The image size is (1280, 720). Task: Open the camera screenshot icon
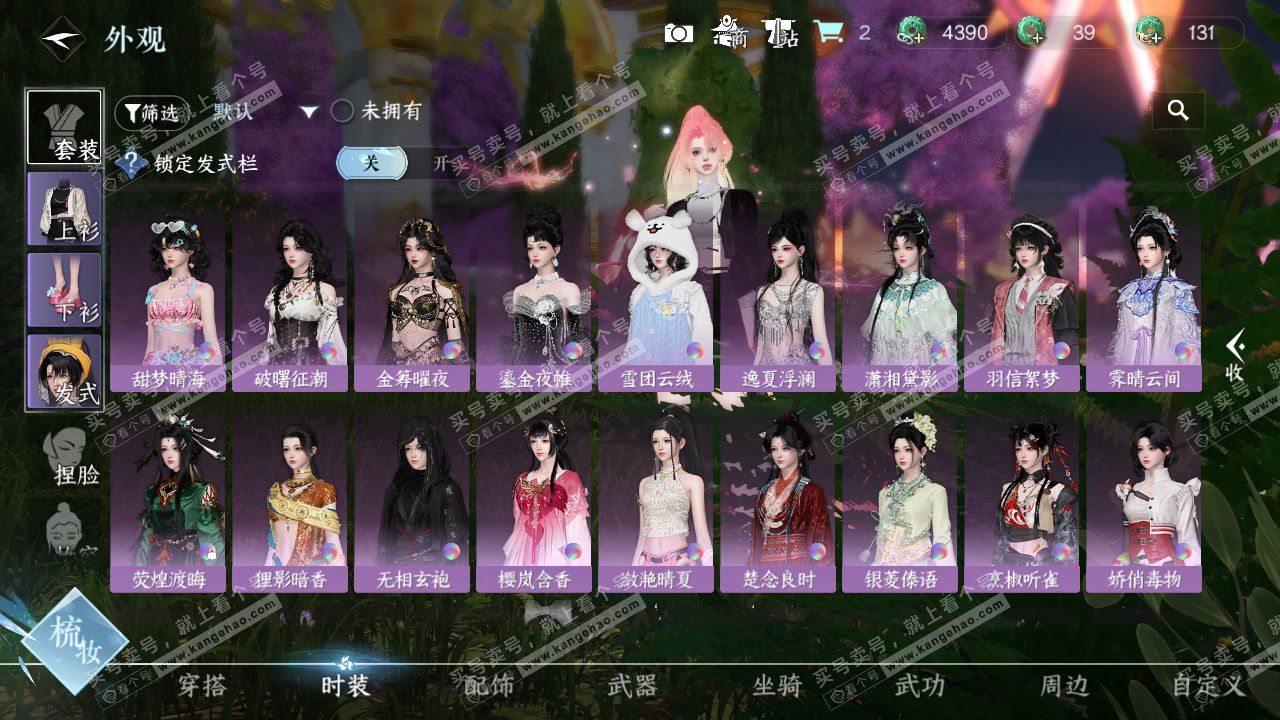679,33
